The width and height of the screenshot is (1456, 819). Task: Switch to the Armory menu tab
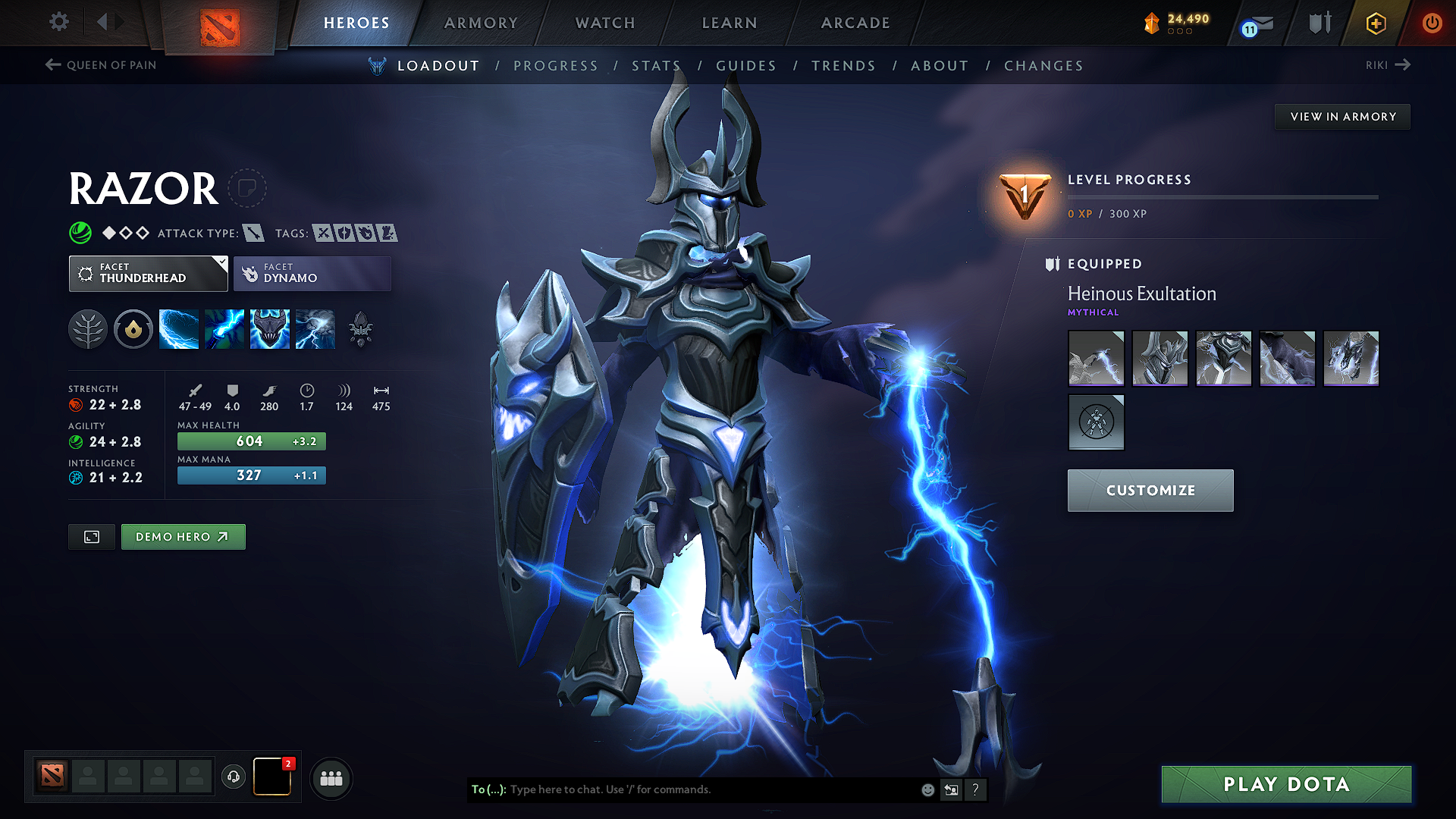[480, 23]
